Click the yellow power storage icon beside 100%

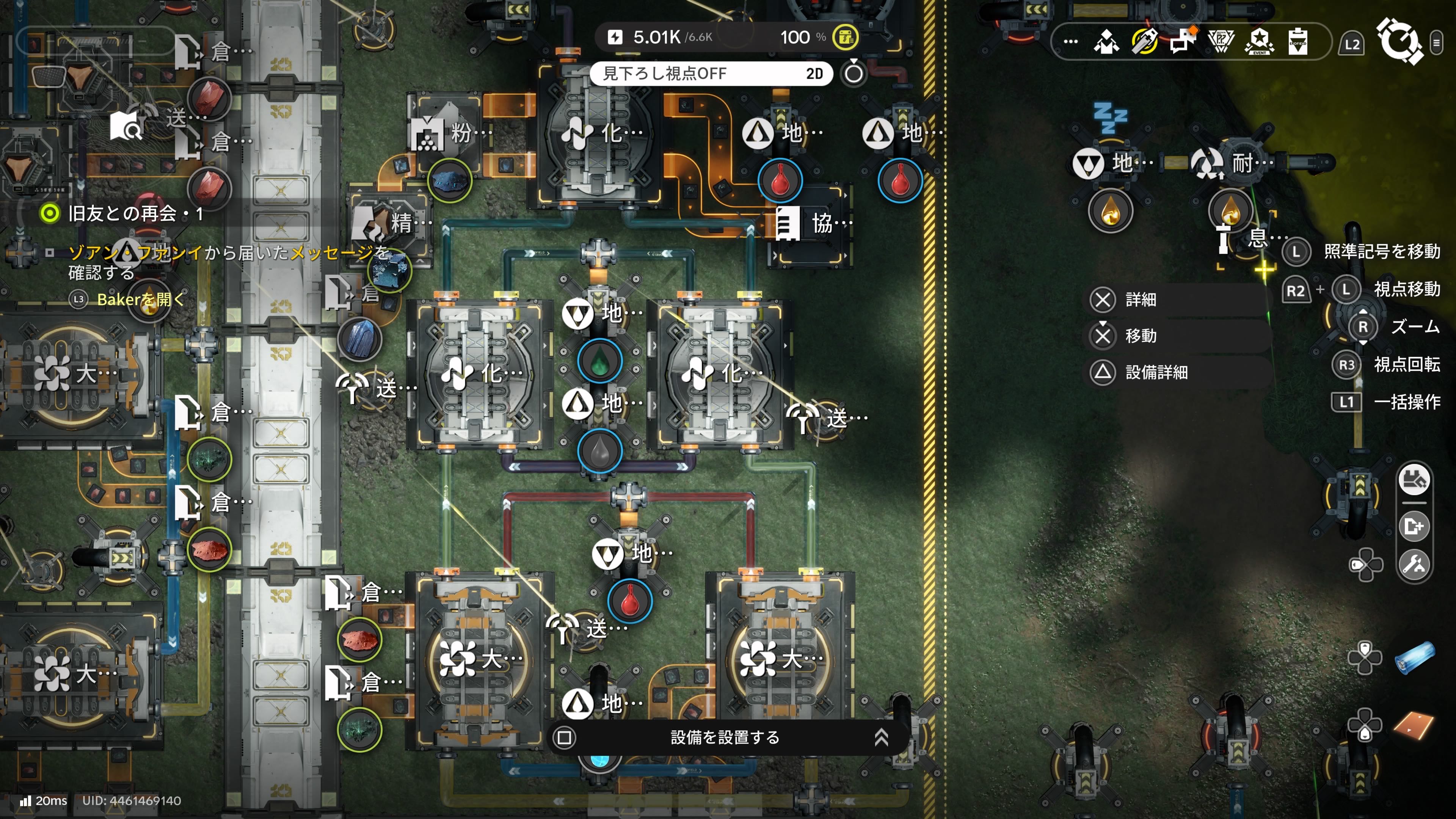(x=846, y=37)
